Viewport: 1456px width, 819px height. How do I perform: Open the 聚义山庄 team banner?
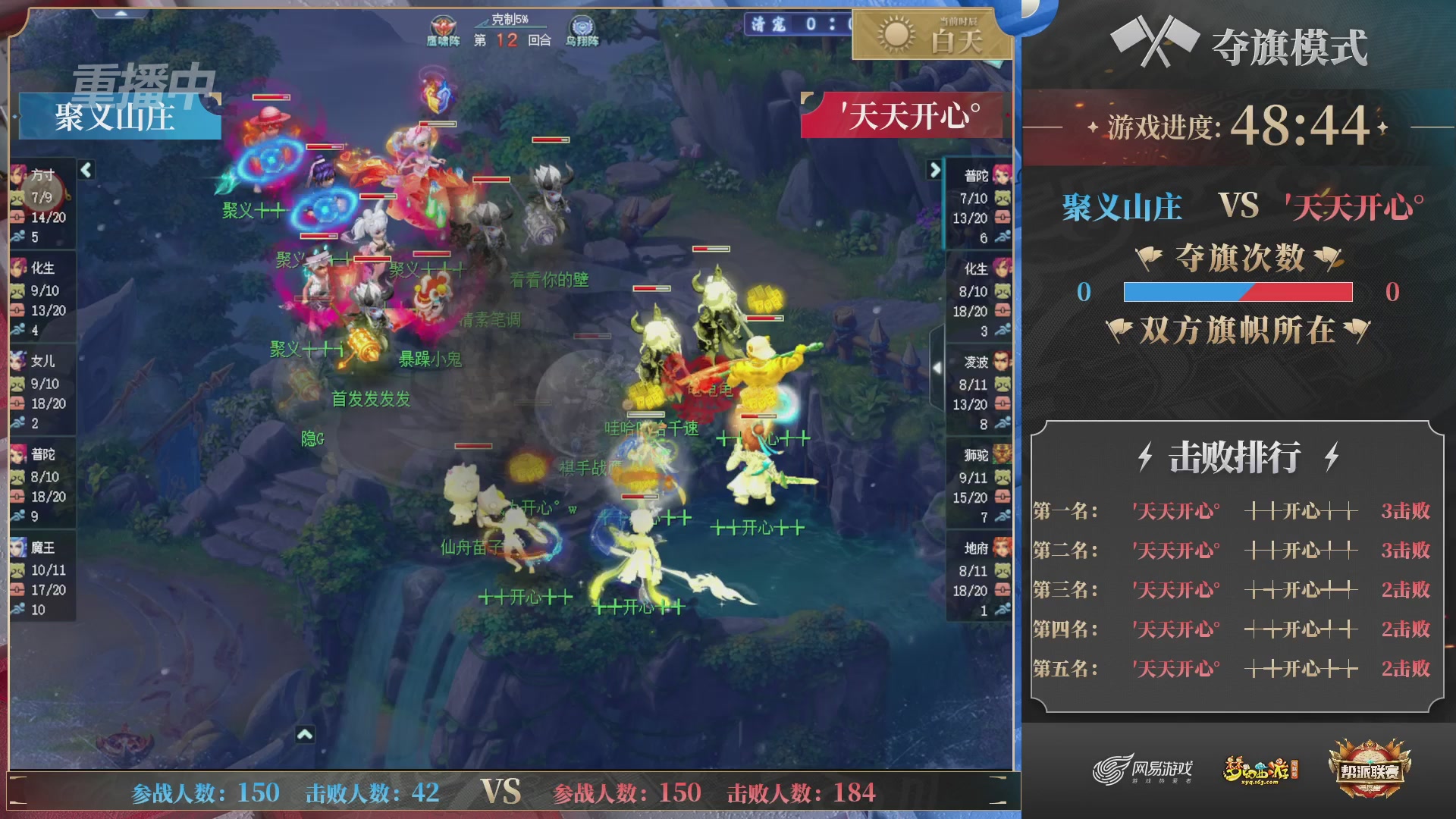click(x=115, y=118)
